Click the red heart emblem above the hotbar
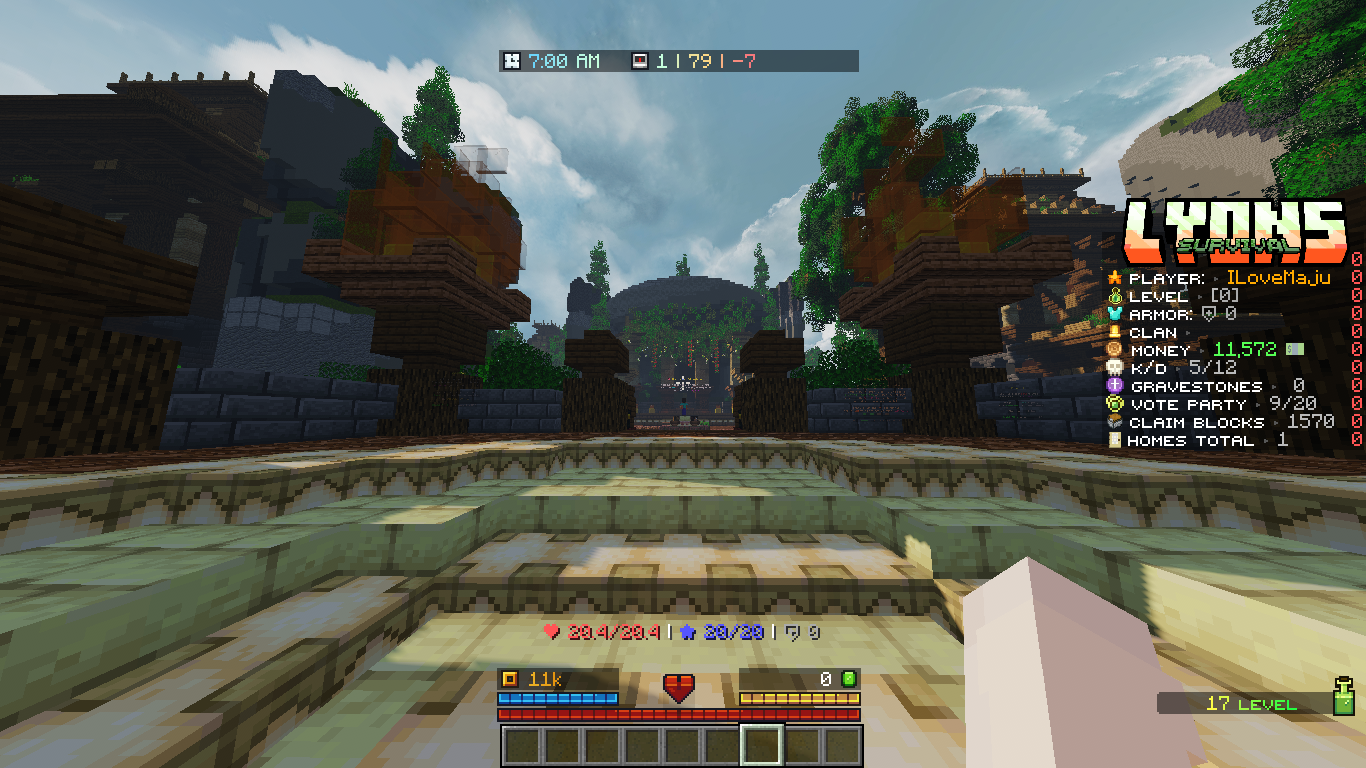The width and height of the screenshot is (1366, 768). tap(679, 687)
